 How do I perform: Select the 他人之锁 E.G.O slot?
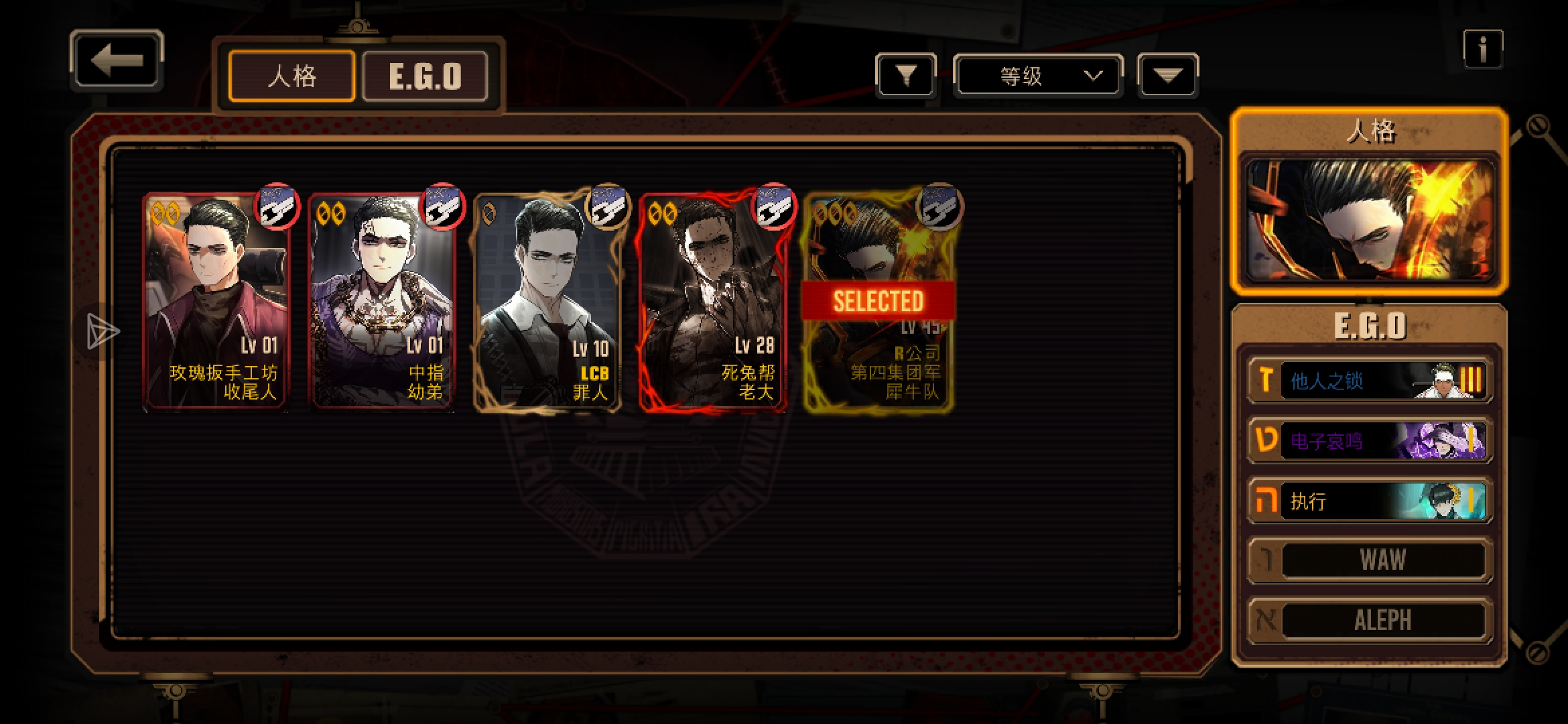(1370, 381)
